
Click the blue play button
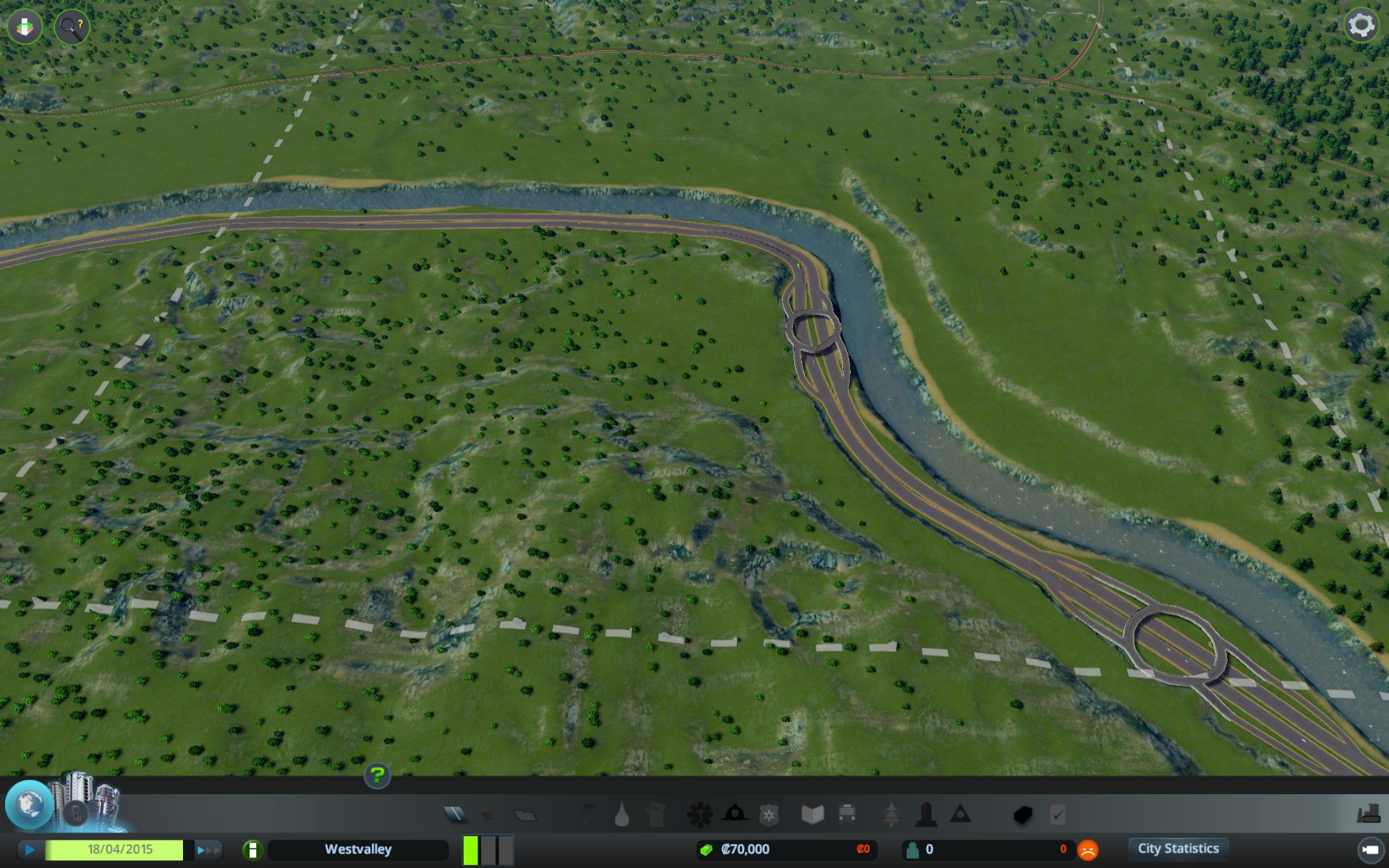tap(30, 850)
